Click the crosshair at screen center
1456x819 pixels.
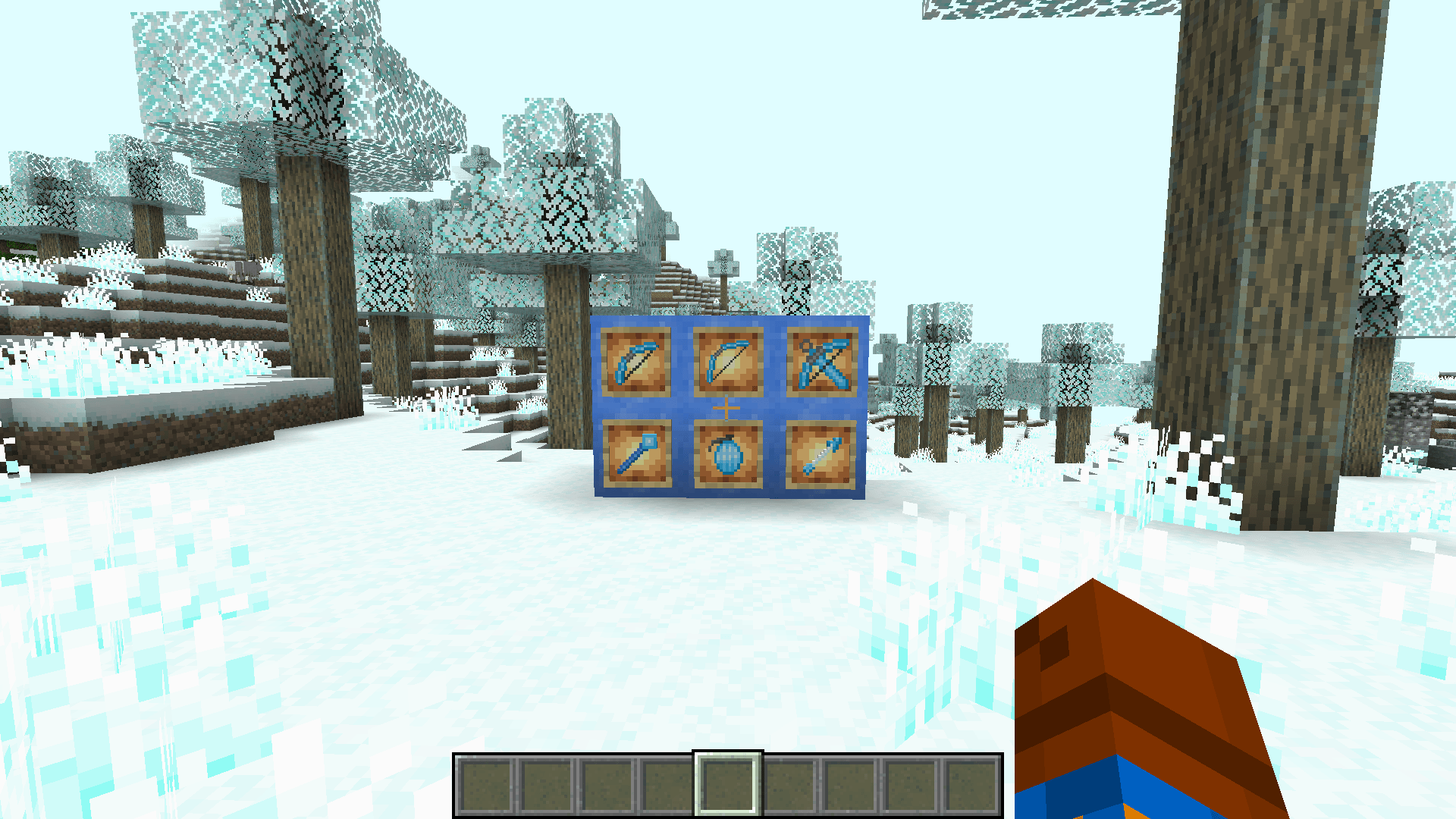[728, 407]
